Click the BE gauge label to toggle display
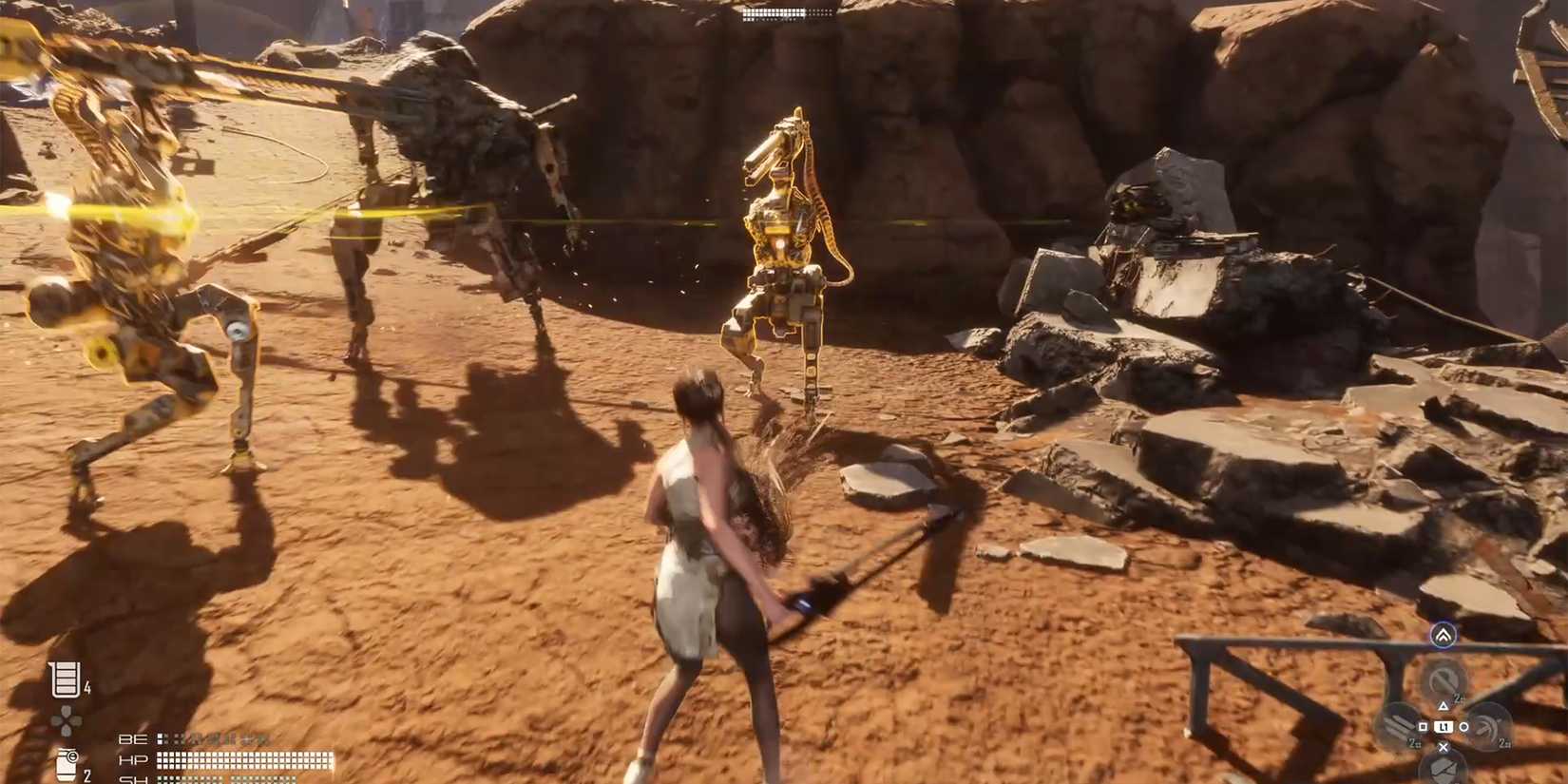Viewport: 1568px width, 784px height. click(133, 738)
